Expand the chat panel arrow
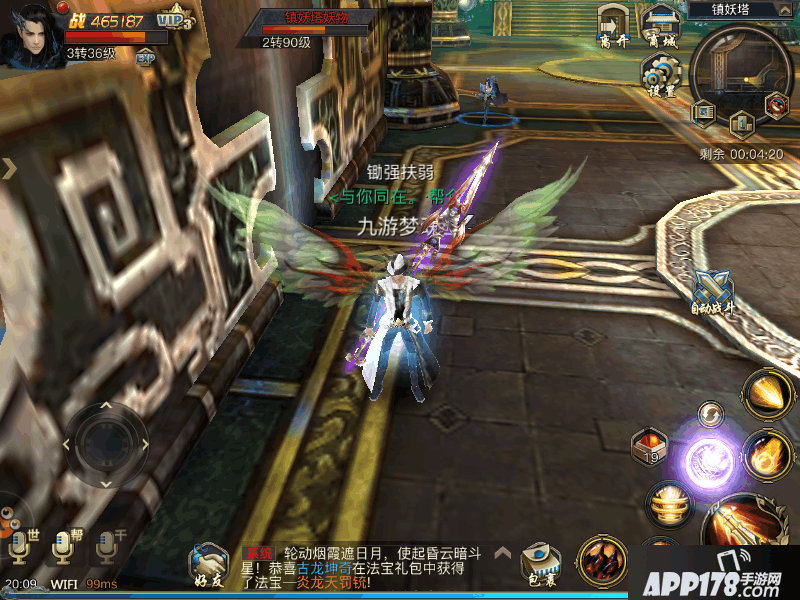Viewport: 800px width, 600px height. pyautogui.click(x=504, y=551)
